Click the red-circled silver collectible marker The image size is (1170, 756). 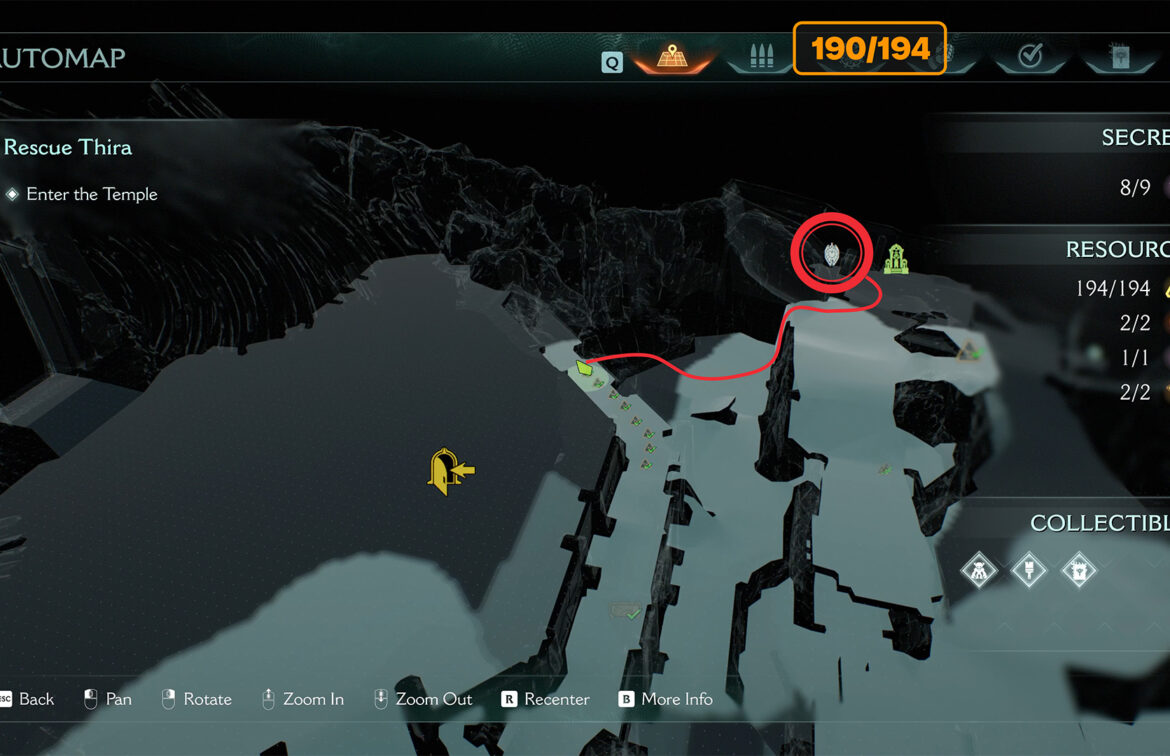tap(832, 255)
